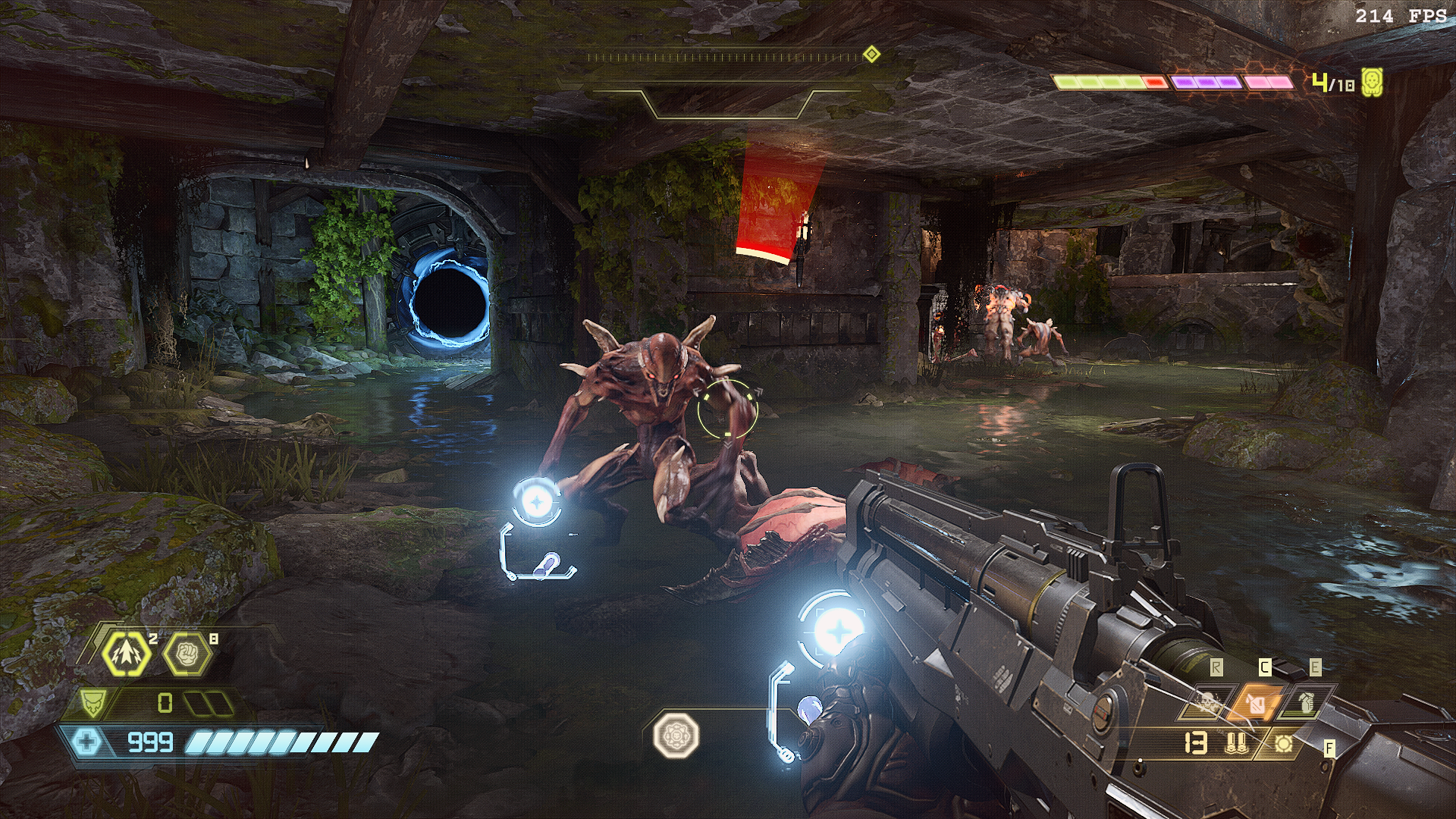The image size is (1456, 819).
Task: Click the diamond compass objective marker
Action: click(x=871, y=55)
